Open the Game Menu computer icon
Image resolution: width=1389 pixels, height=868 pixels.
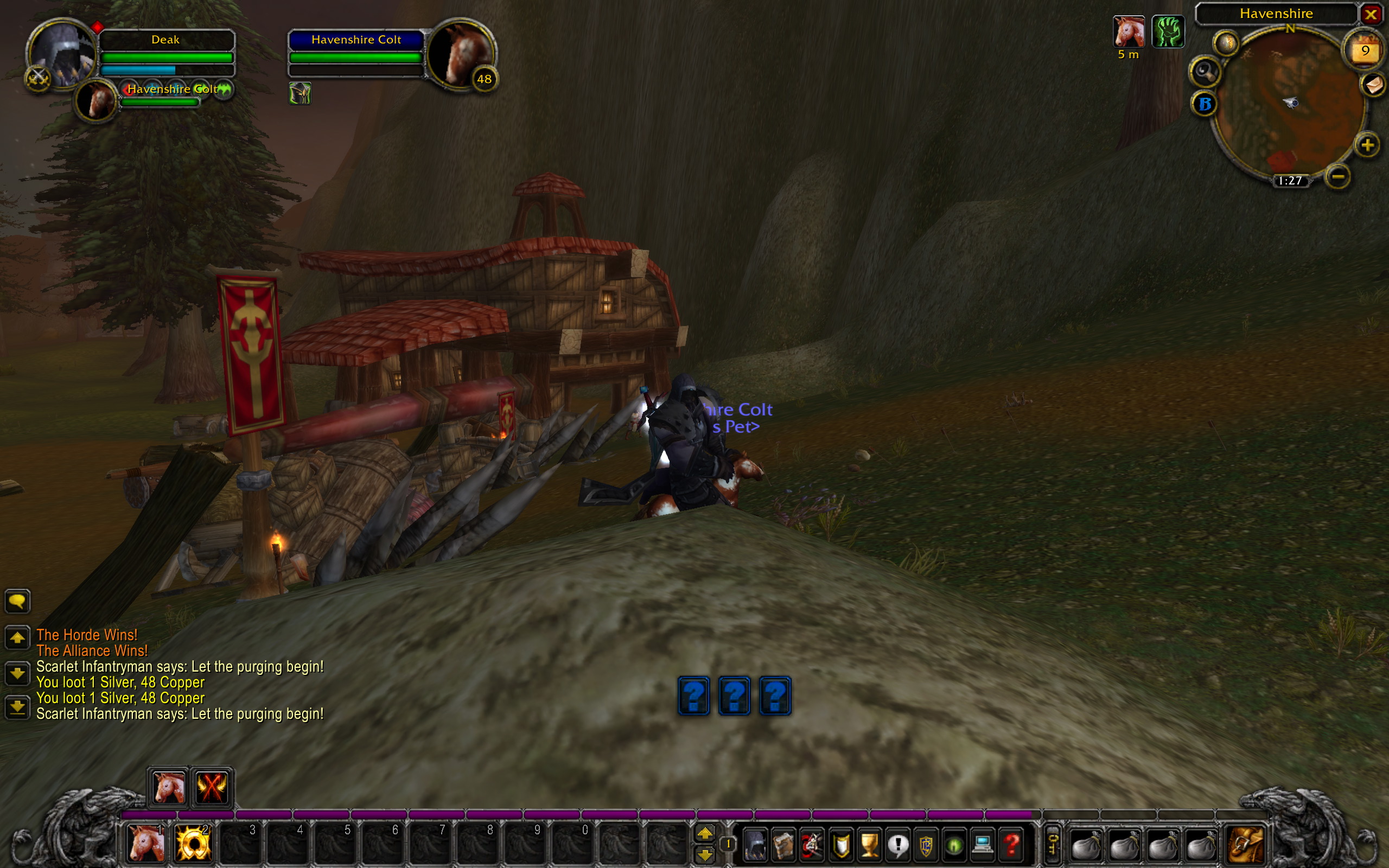click(x=983, y=845)
